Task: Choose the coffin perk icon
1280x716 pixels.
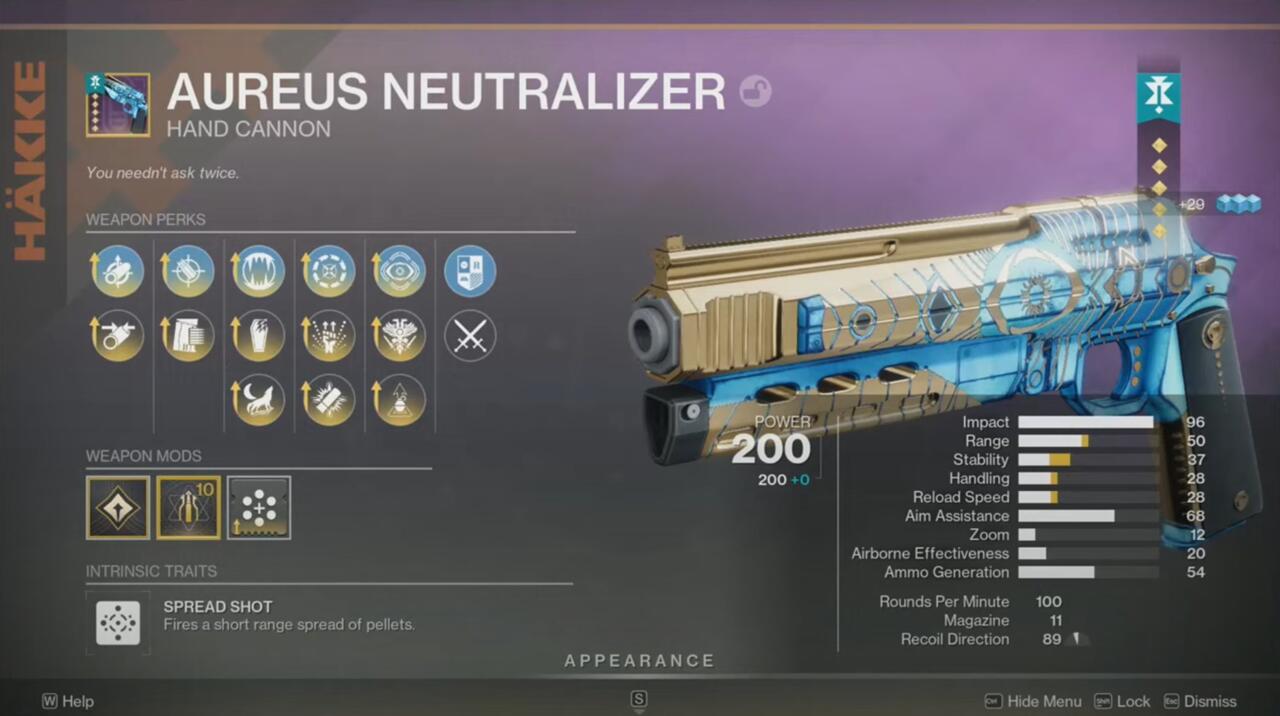Action: [258, 336]
